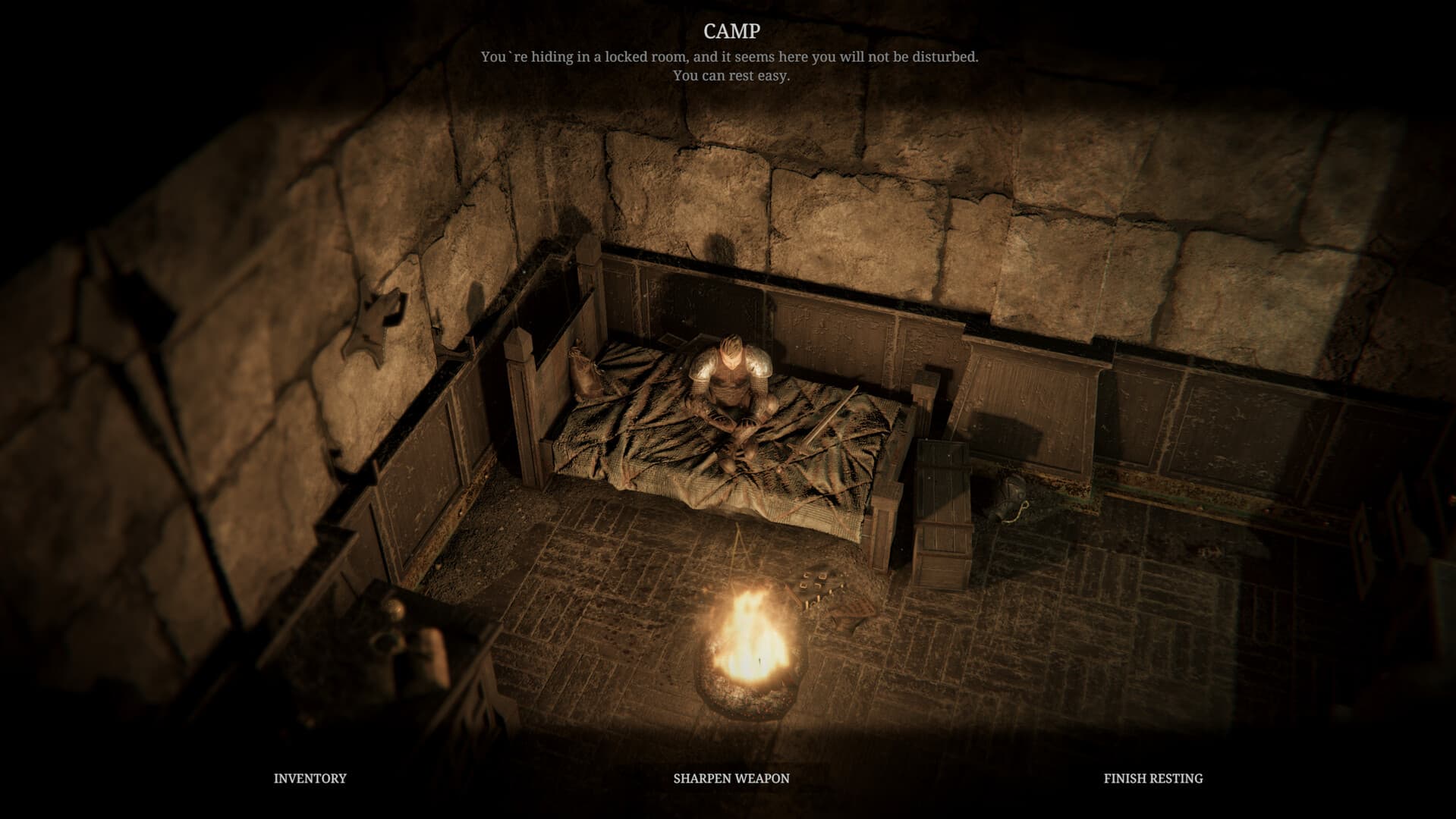Open the INVENTORY menu
Viewport: 1456px width, 819px height.
[310, 778]
